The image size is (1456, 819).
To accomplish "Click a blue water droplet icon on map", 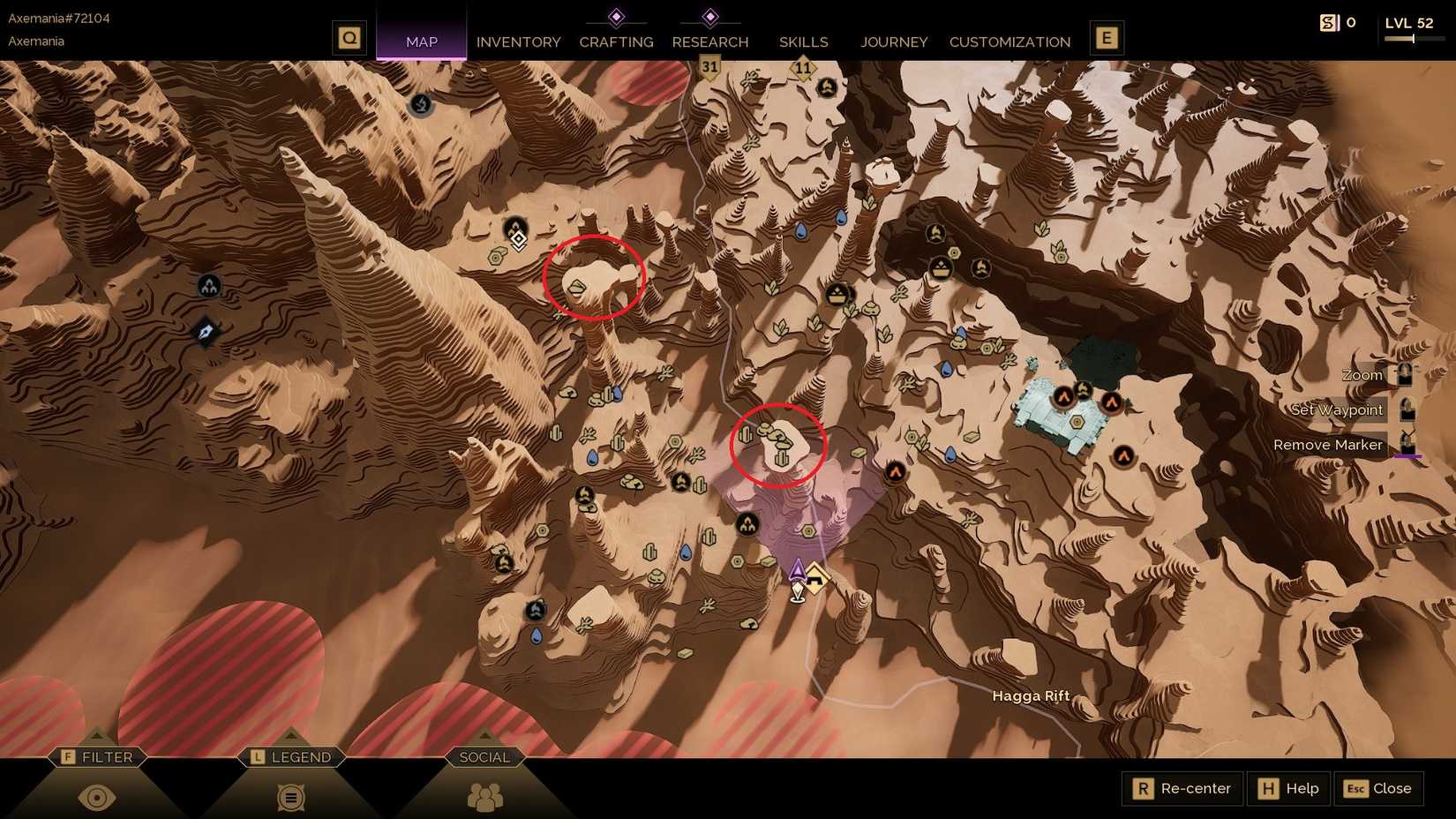I will tap(843, 216).
